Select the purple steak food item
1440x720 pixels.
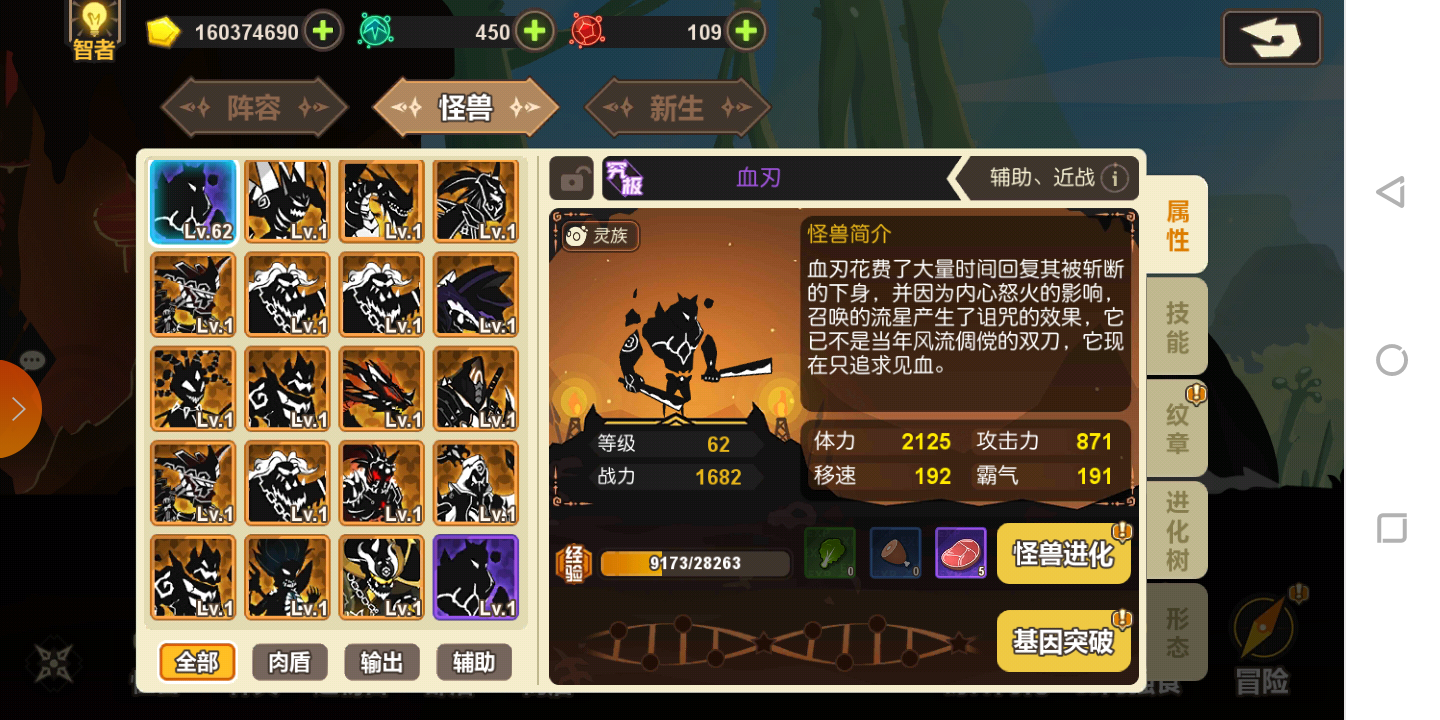(x=960, y=553)
